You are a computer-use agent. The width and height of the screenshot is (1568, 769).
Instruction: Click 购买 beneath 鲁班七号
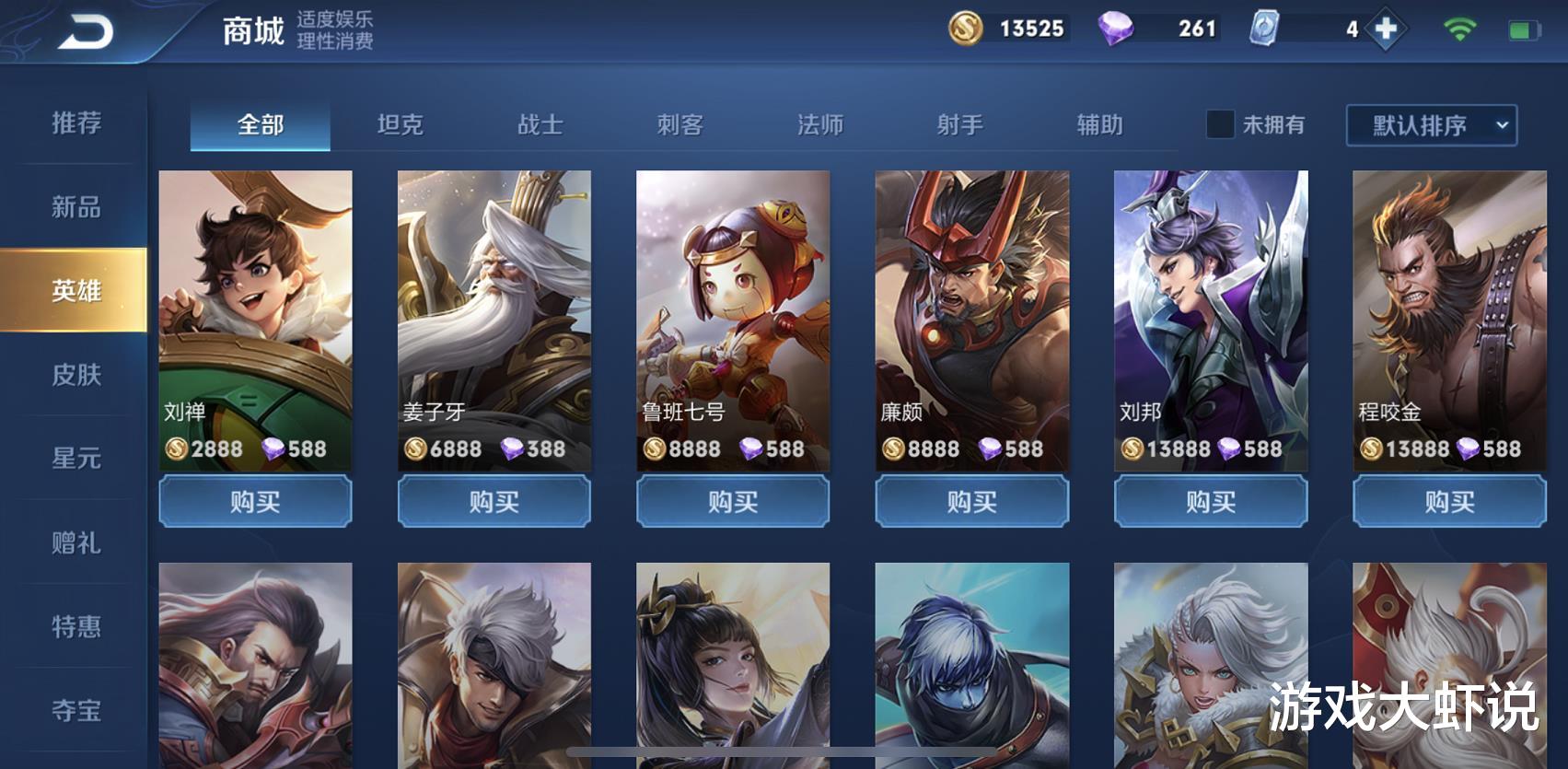pyautogui.click(x=734, y=502)
